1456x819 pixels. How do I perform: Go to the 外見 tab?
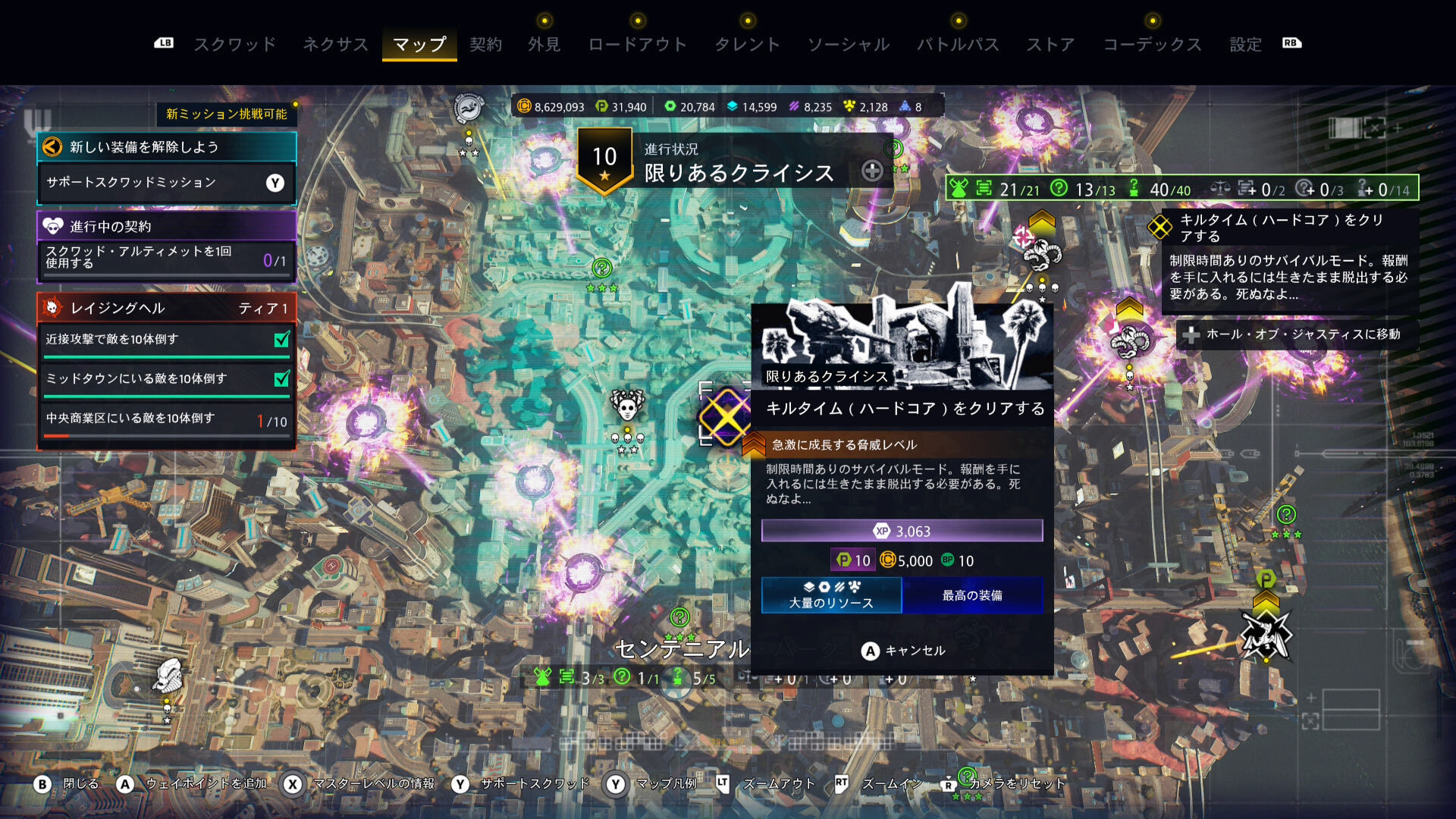tap(544, 45)
